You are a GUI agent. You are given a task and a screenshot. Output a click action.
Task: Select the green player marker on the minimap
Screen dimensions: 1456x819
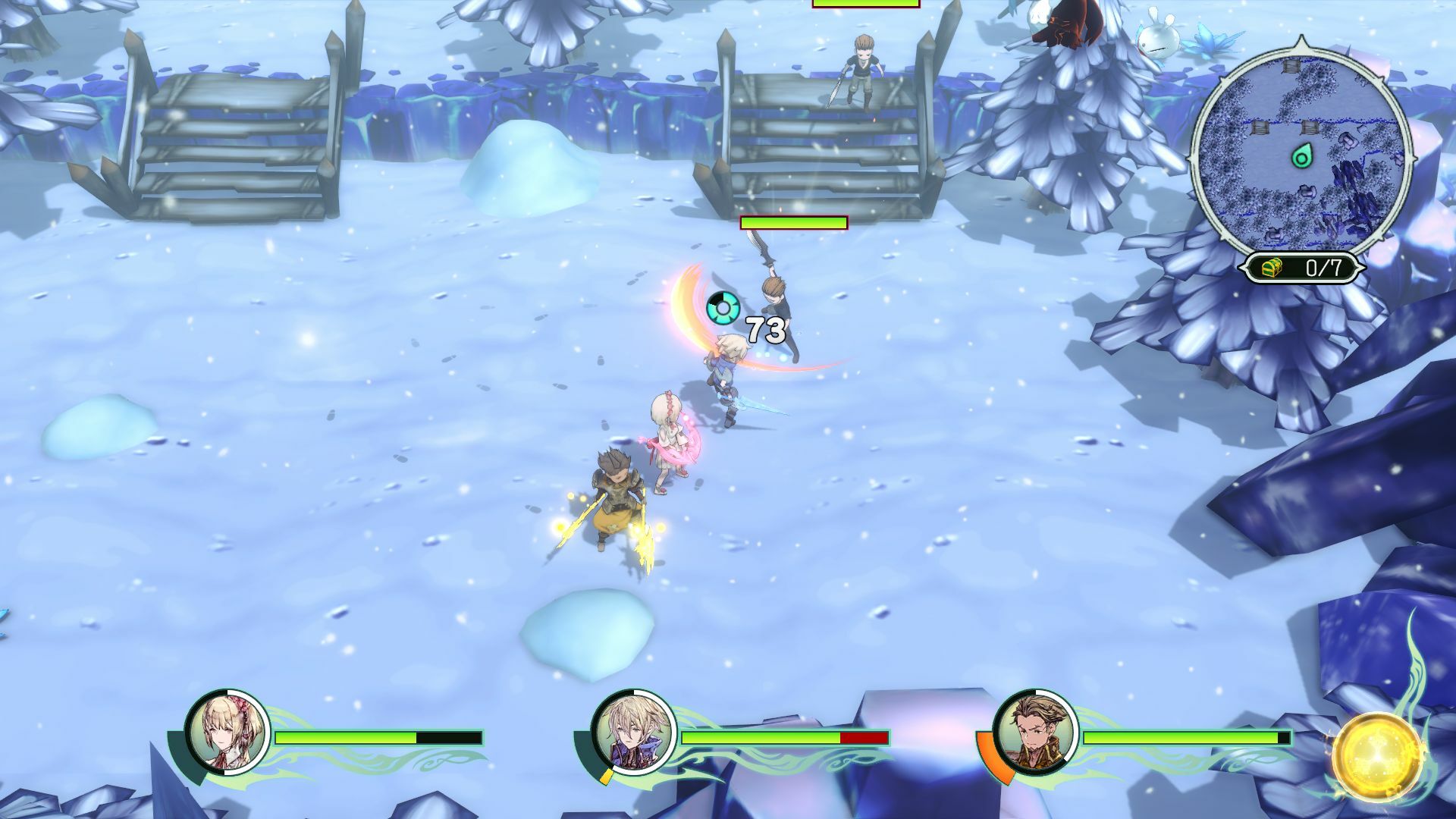[1302, 156]
